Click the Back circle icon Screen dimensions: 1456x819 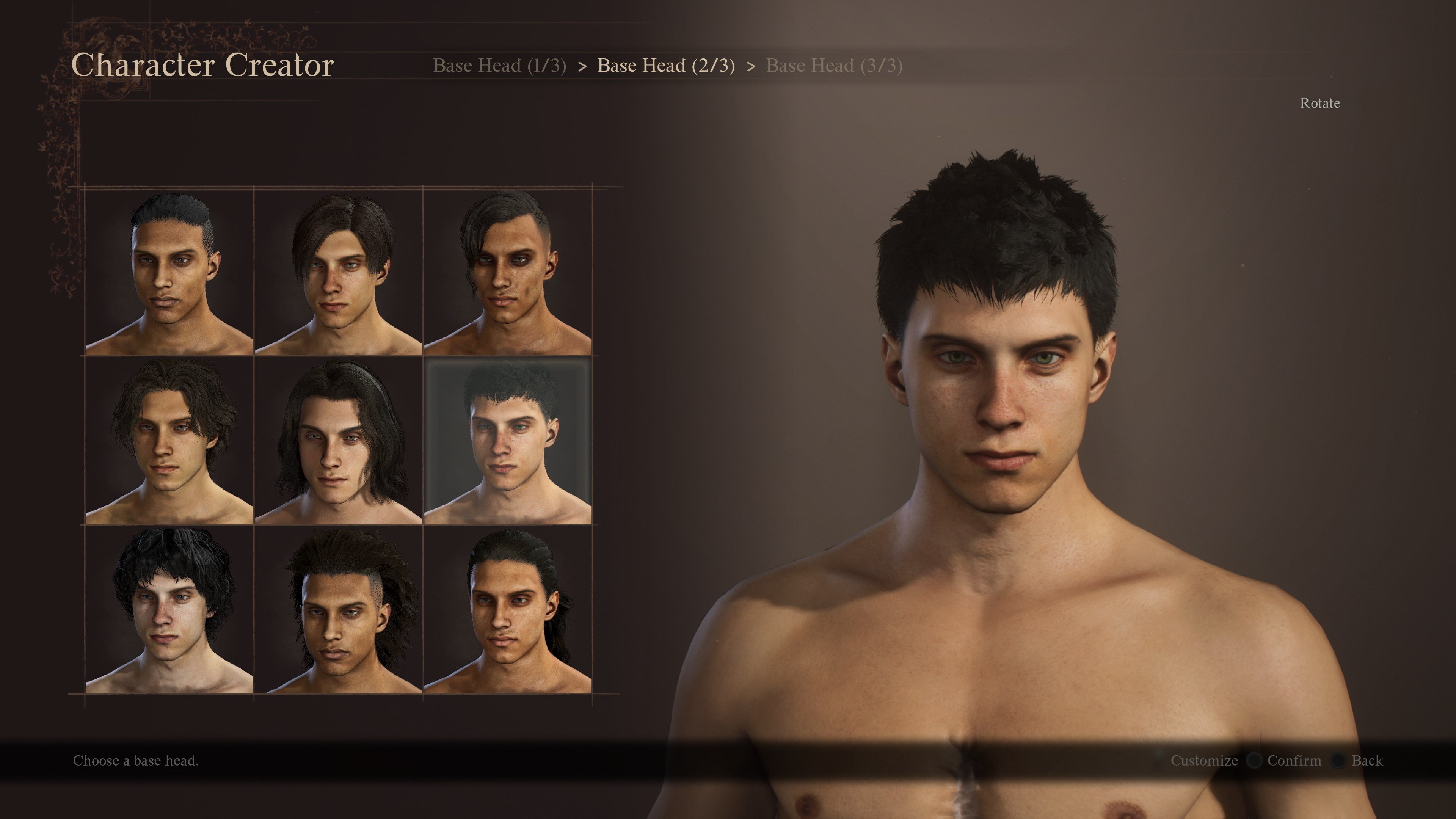1338,761
